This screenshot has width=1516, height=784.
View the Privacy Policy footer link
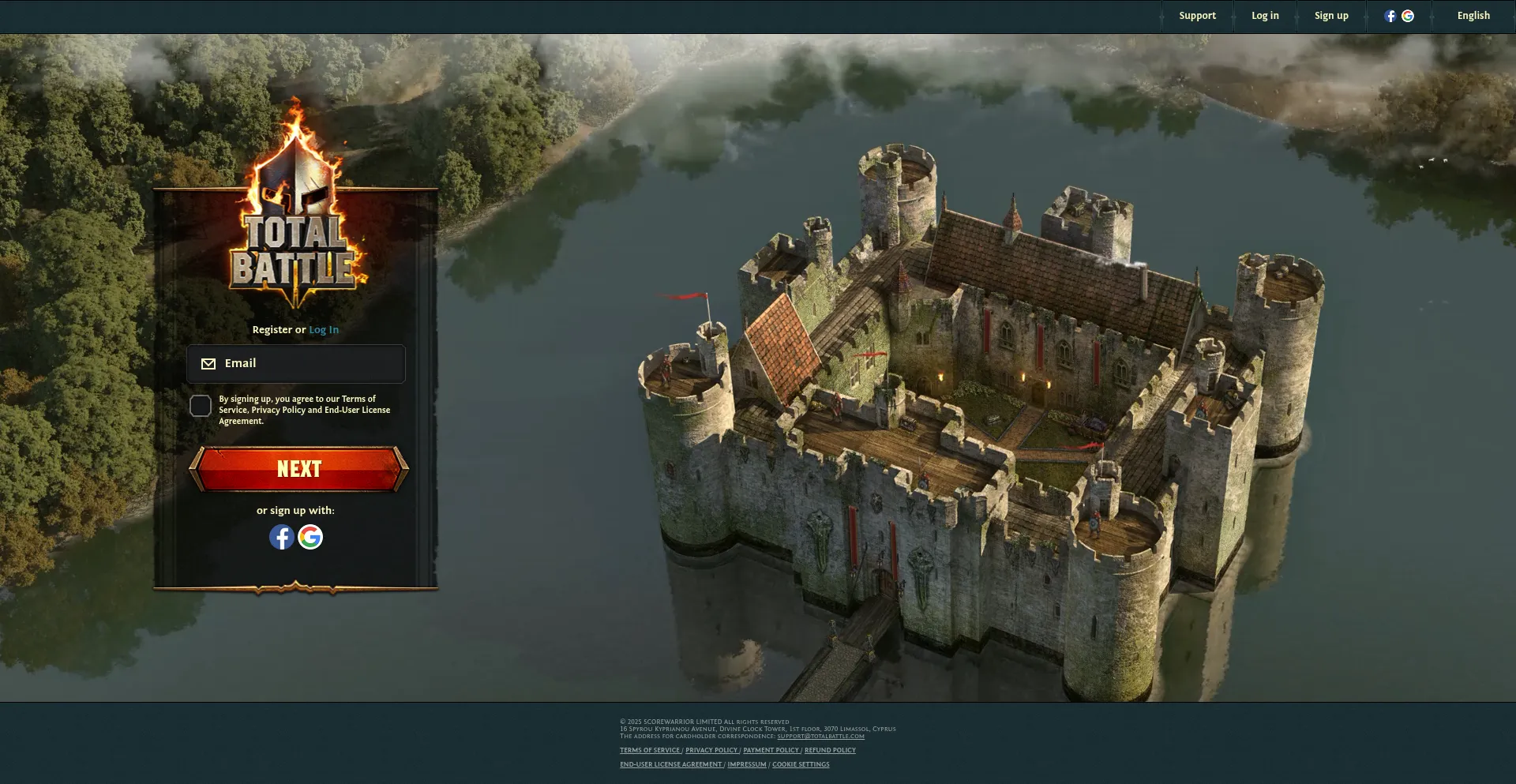tap(711, 751)
